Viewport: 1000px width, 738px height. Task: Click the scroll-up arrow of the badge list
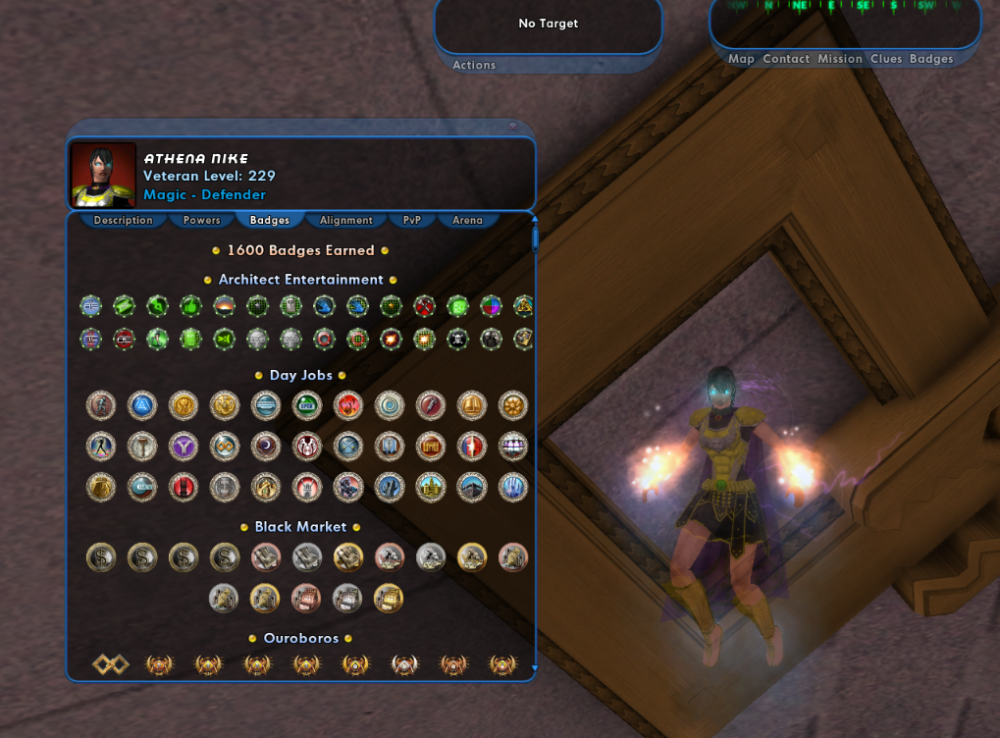pos(535,219)
